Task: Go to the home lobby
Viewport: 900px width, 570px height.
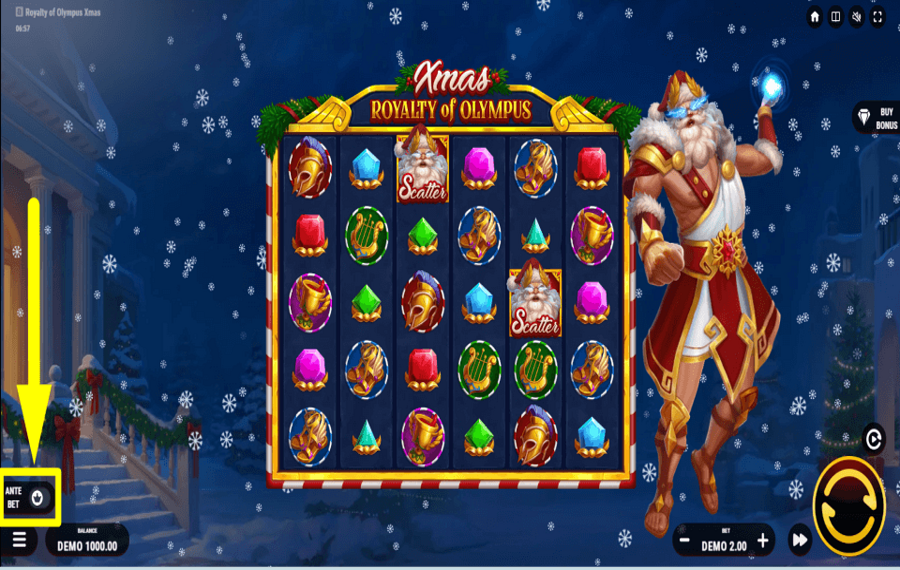Action: 815,17
